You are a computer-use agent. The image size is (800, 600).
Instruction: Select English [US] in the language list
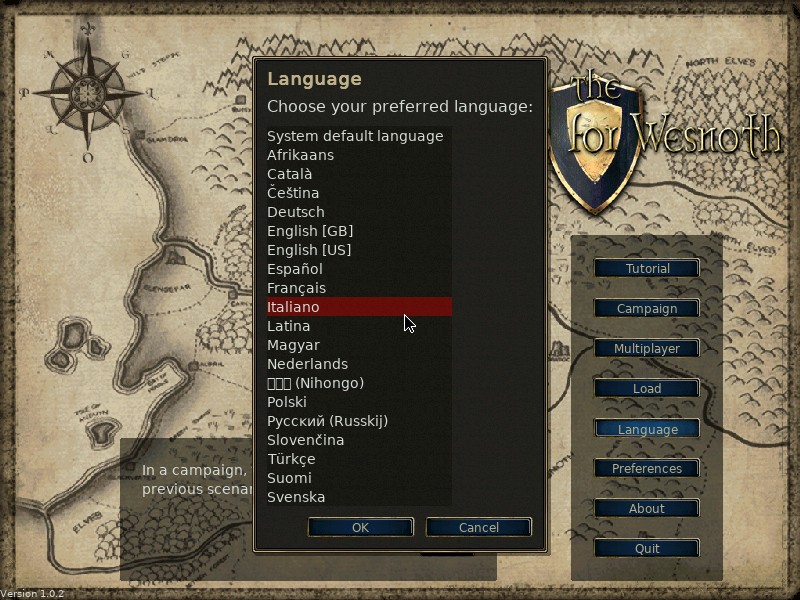coord(309,250)
